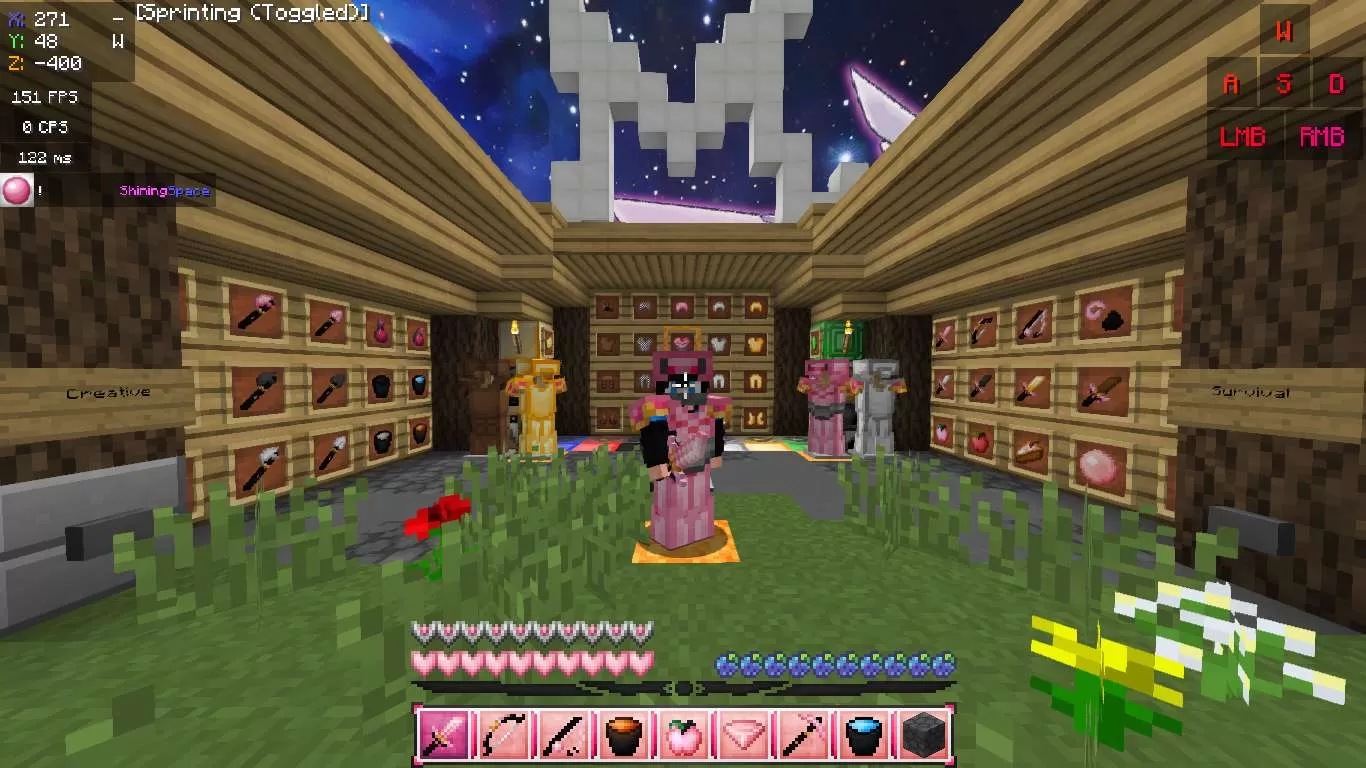Open the pink orb icon near the chat
This screenshot has height=768, width=1366.
pos(16,190)
